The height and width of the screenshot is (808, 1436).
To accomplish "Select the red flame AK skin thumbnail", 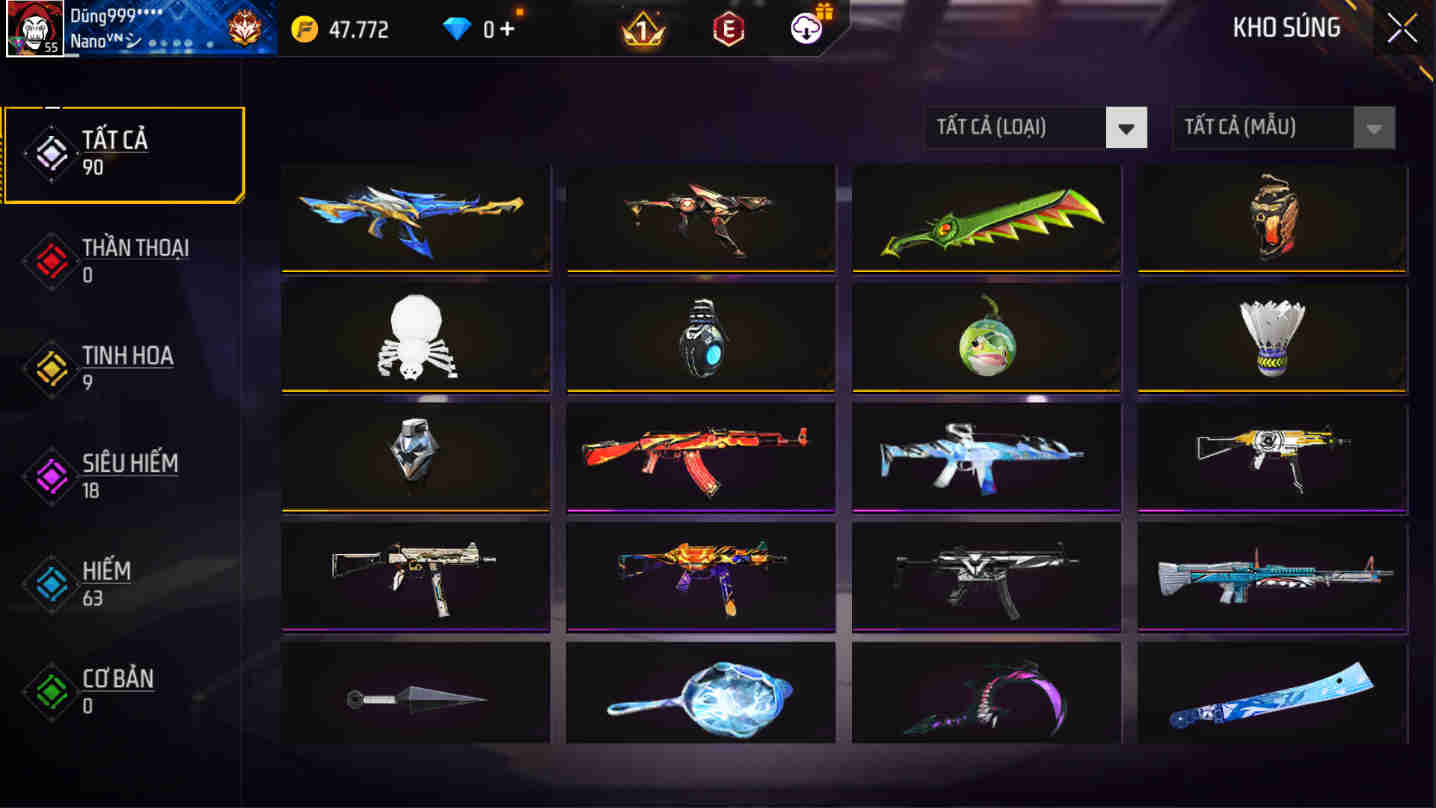I will (700, 457).
